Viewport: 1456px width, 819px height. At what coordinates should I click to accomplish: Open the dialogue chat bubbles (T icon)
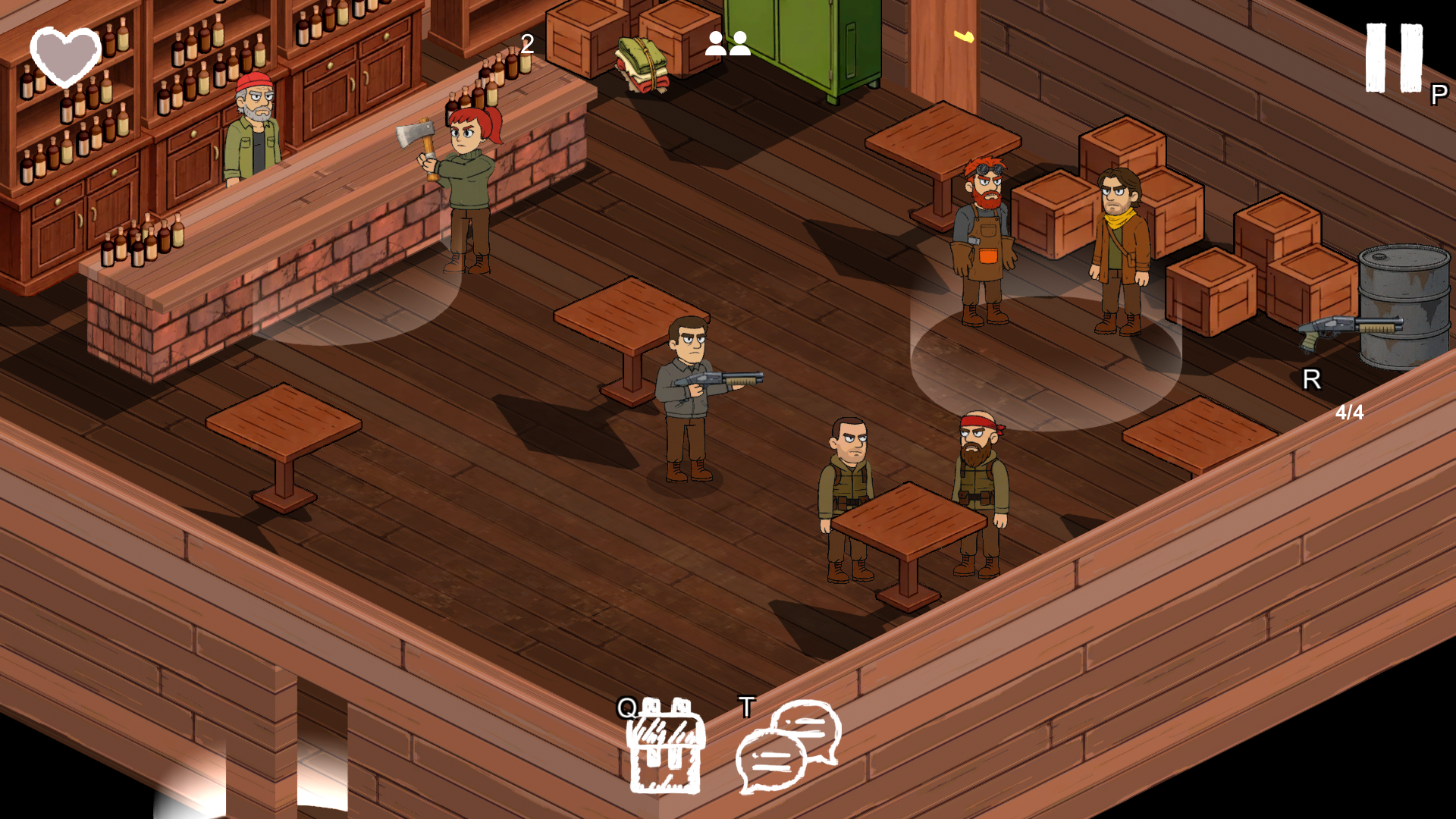click(x=785, y=747)
